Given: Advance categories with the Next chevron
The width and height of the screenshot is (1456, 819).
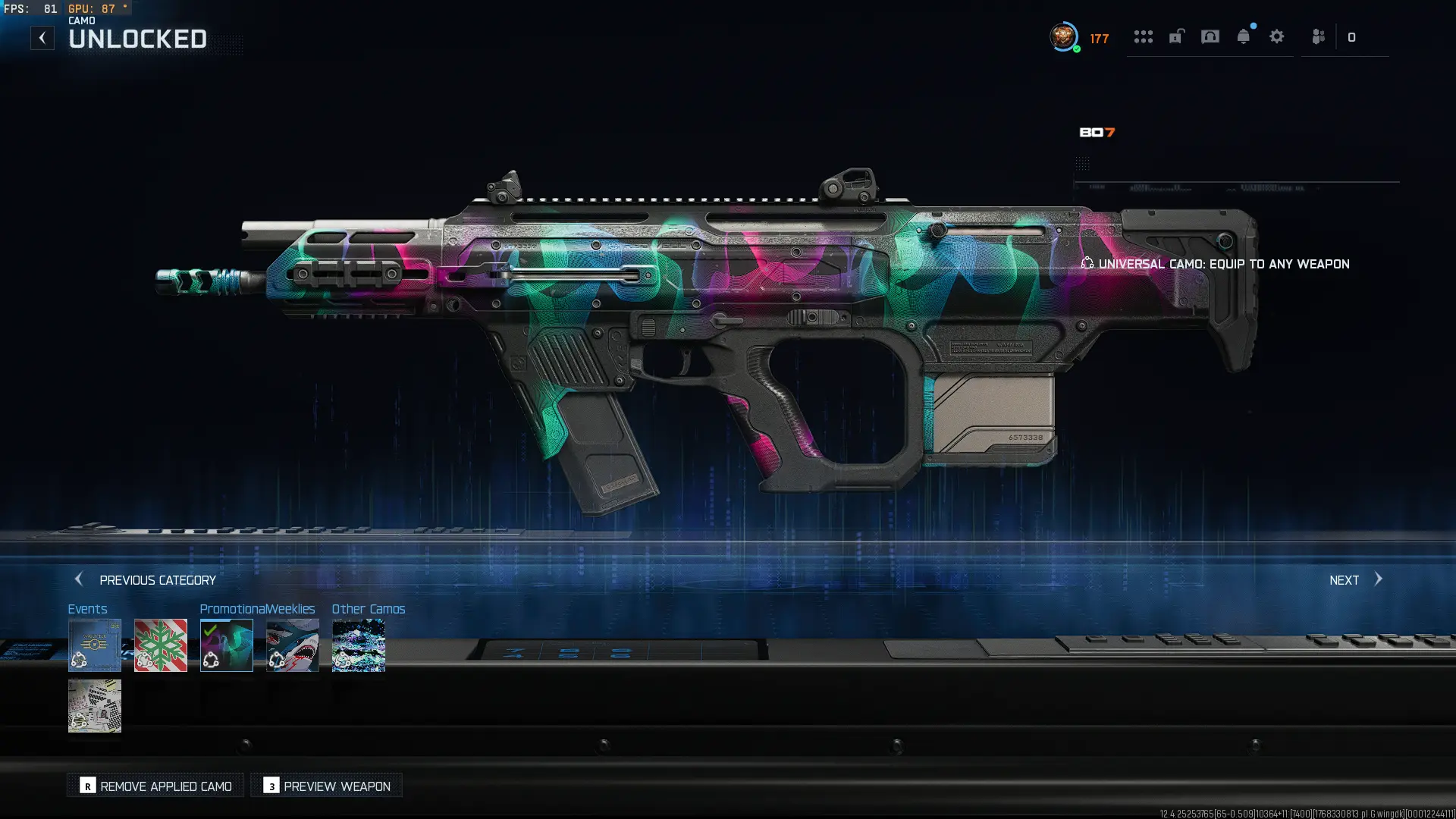Looking at the screenshot, I should click(1377, 579).
